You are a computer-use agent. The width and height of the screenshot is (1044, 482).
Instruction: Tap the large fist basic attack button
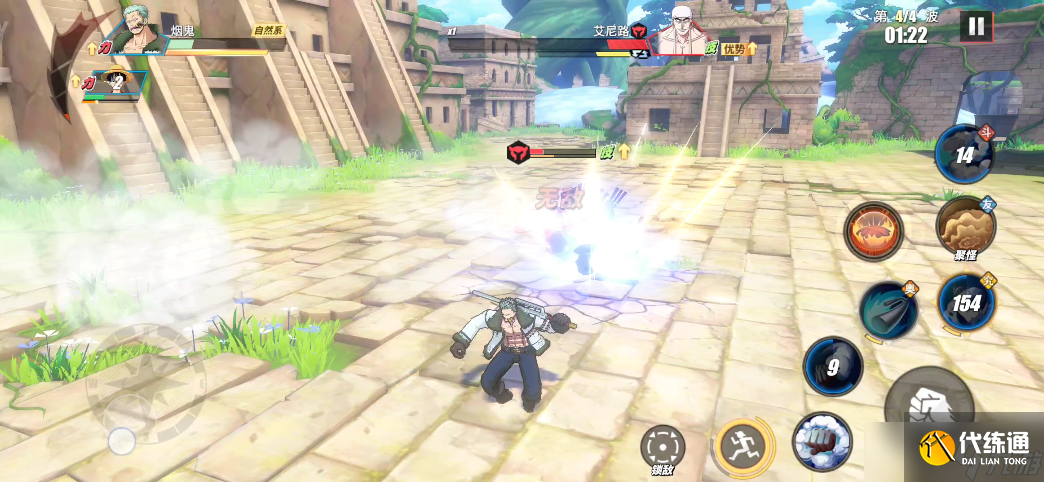pos(929,404)
